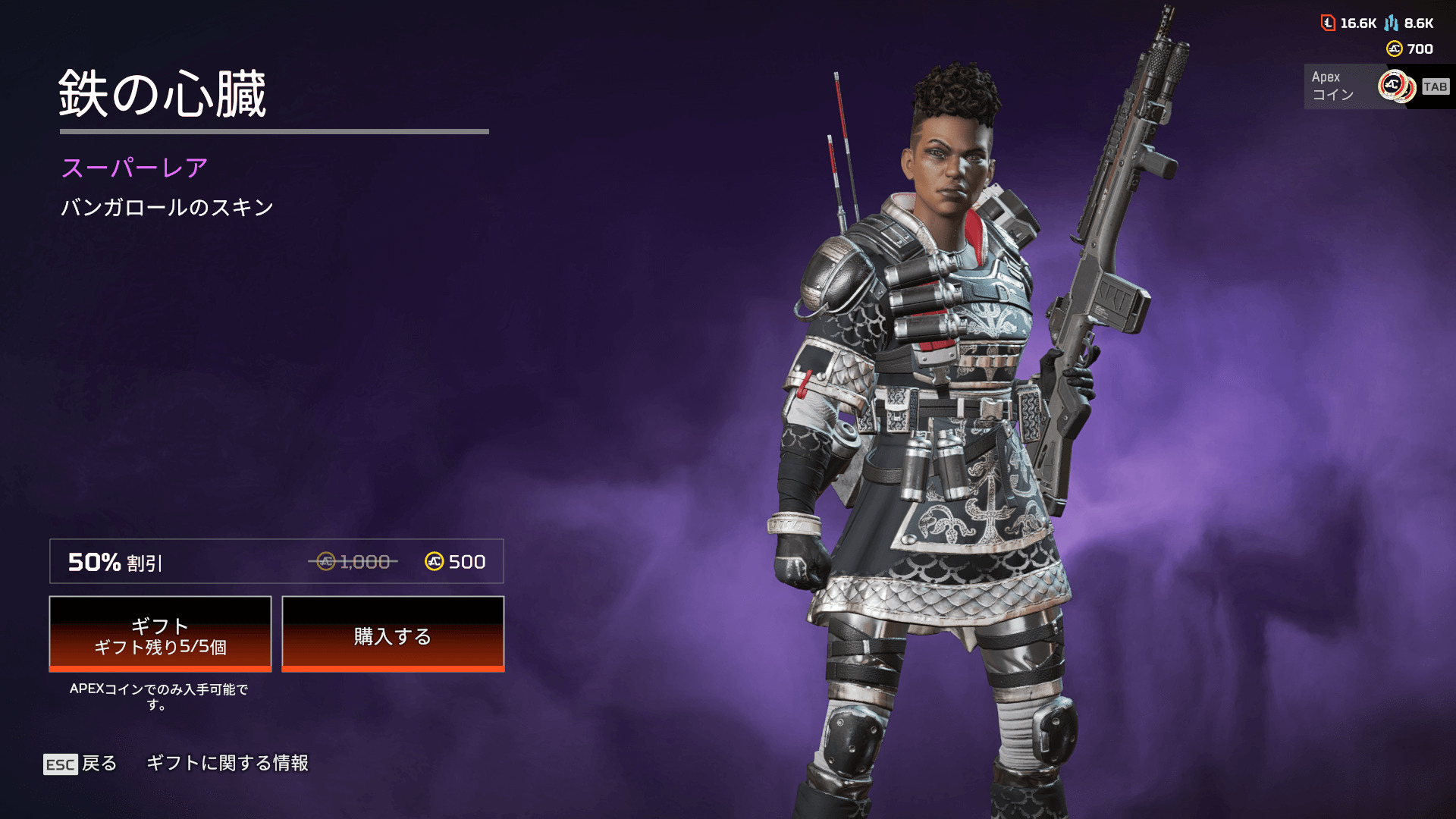Click the ギフト gift button
This screenshot has height=819, width=1456.
160,634
